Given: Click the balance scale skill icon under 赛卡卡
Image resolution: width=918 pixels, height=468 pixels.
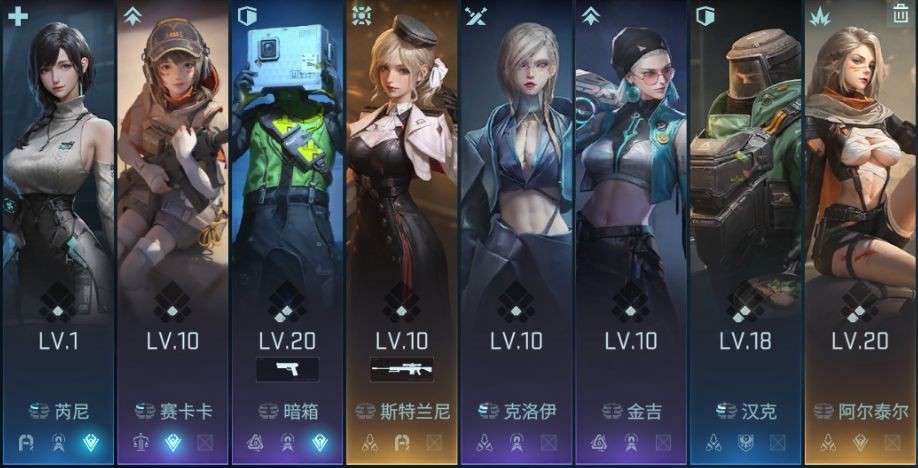Looking at the screenshot, I should pyautogui.click(x=140, y=442).
